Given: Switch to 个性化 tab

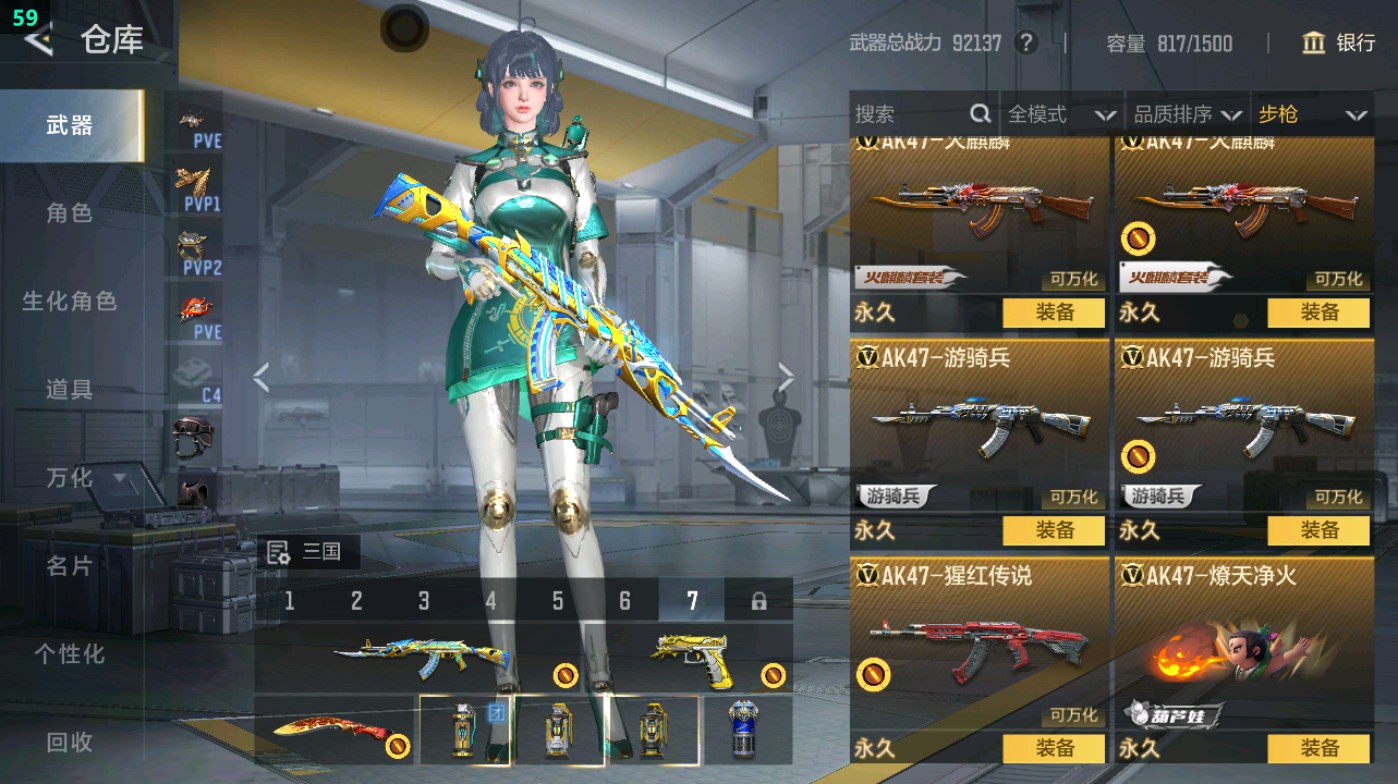Looking at the screenshot, I should coord(69,654).
